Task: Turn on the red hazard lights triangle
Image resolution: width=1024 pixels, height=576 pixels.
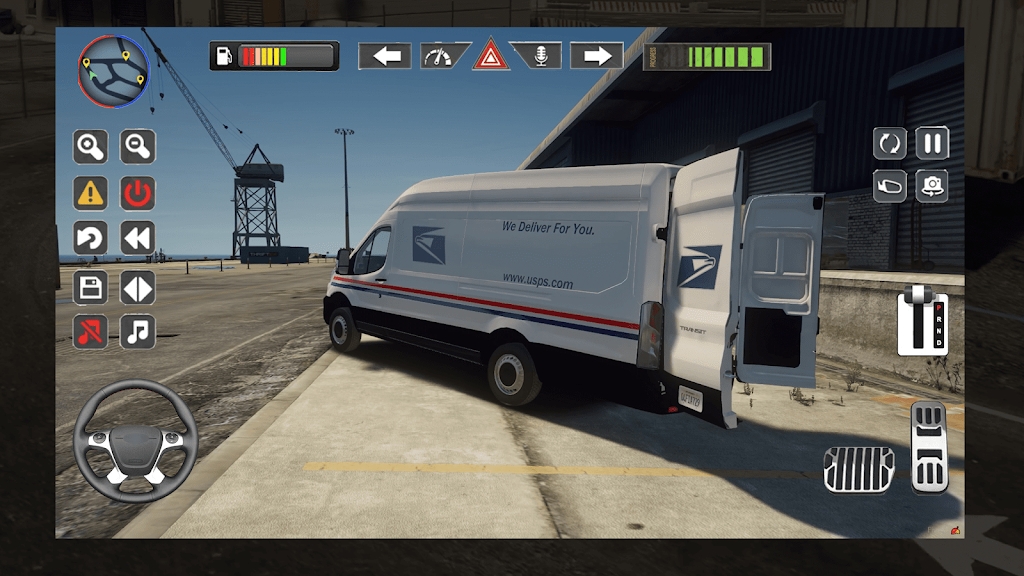Action: (x=491, y=55)
